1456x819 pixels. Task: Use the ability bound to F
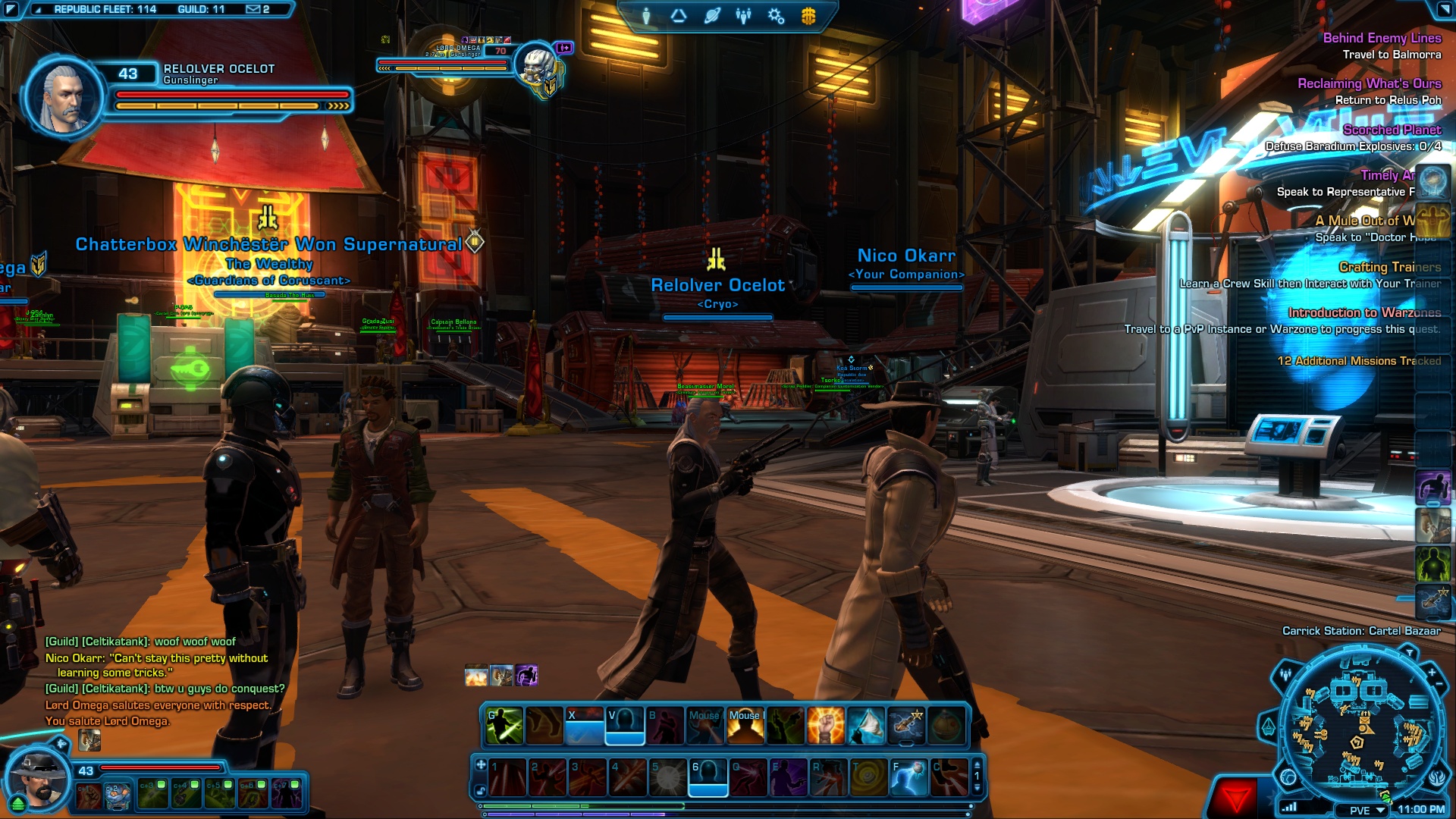click(908, 777)
